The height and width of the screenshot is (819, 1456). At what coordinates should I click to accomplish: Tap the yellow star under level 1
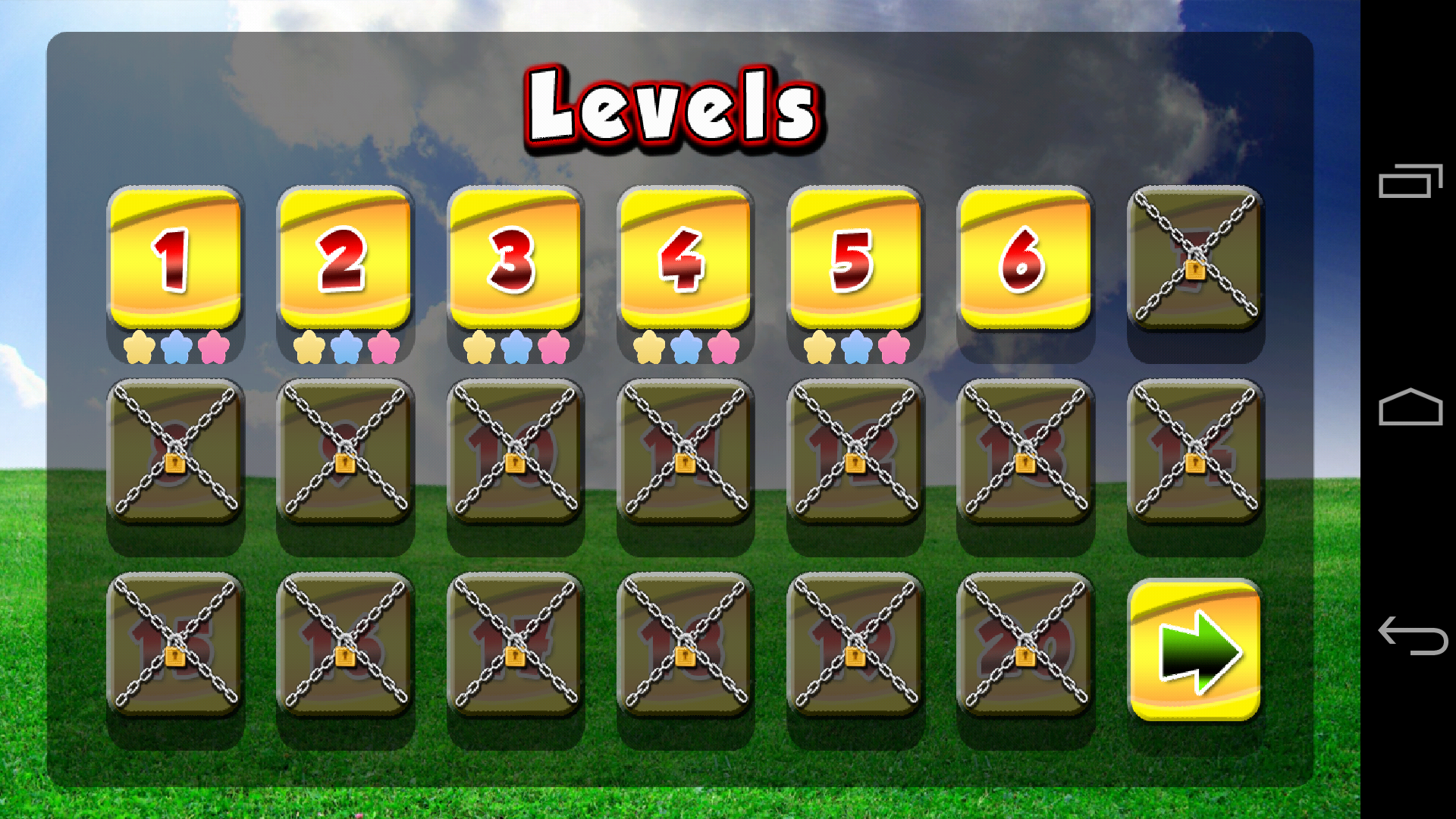point(140,348)
